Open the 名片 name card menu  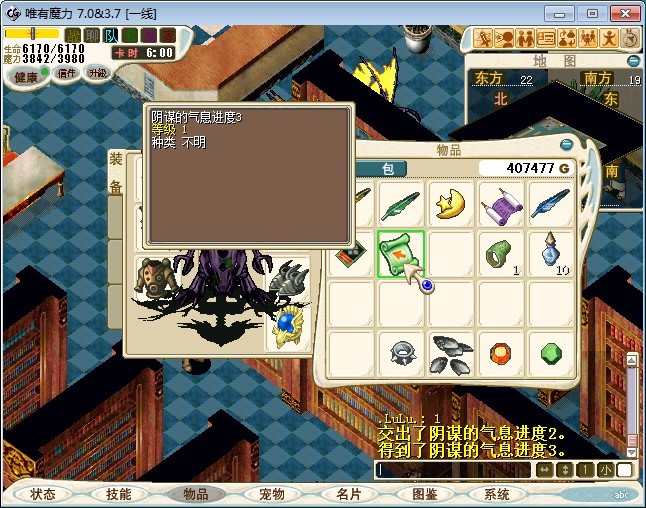coord(348,494)
